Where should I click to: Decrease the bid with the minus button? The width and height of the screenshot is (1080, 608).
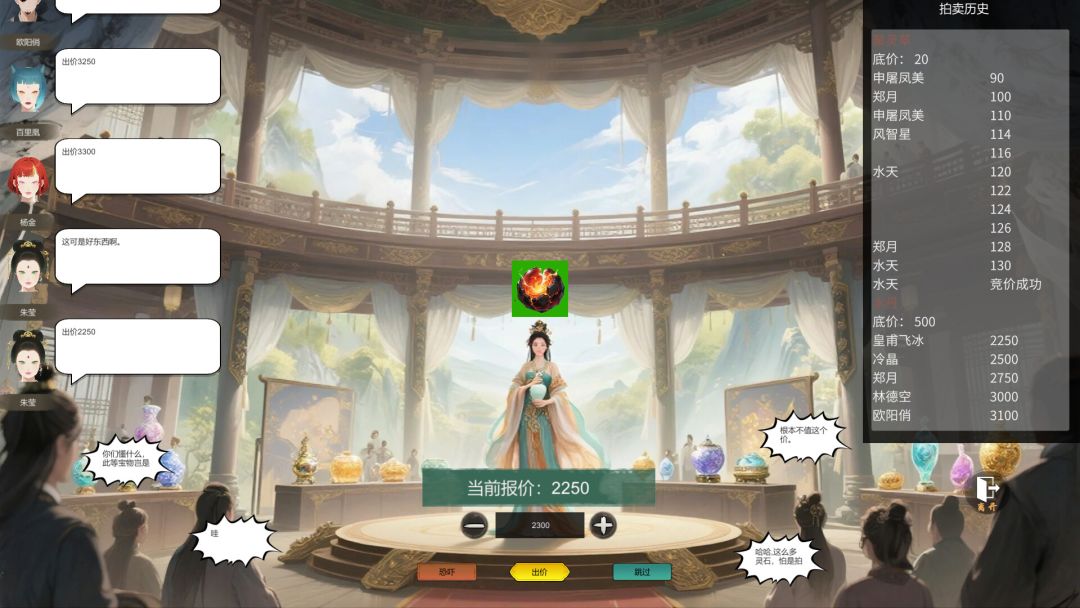475,525
